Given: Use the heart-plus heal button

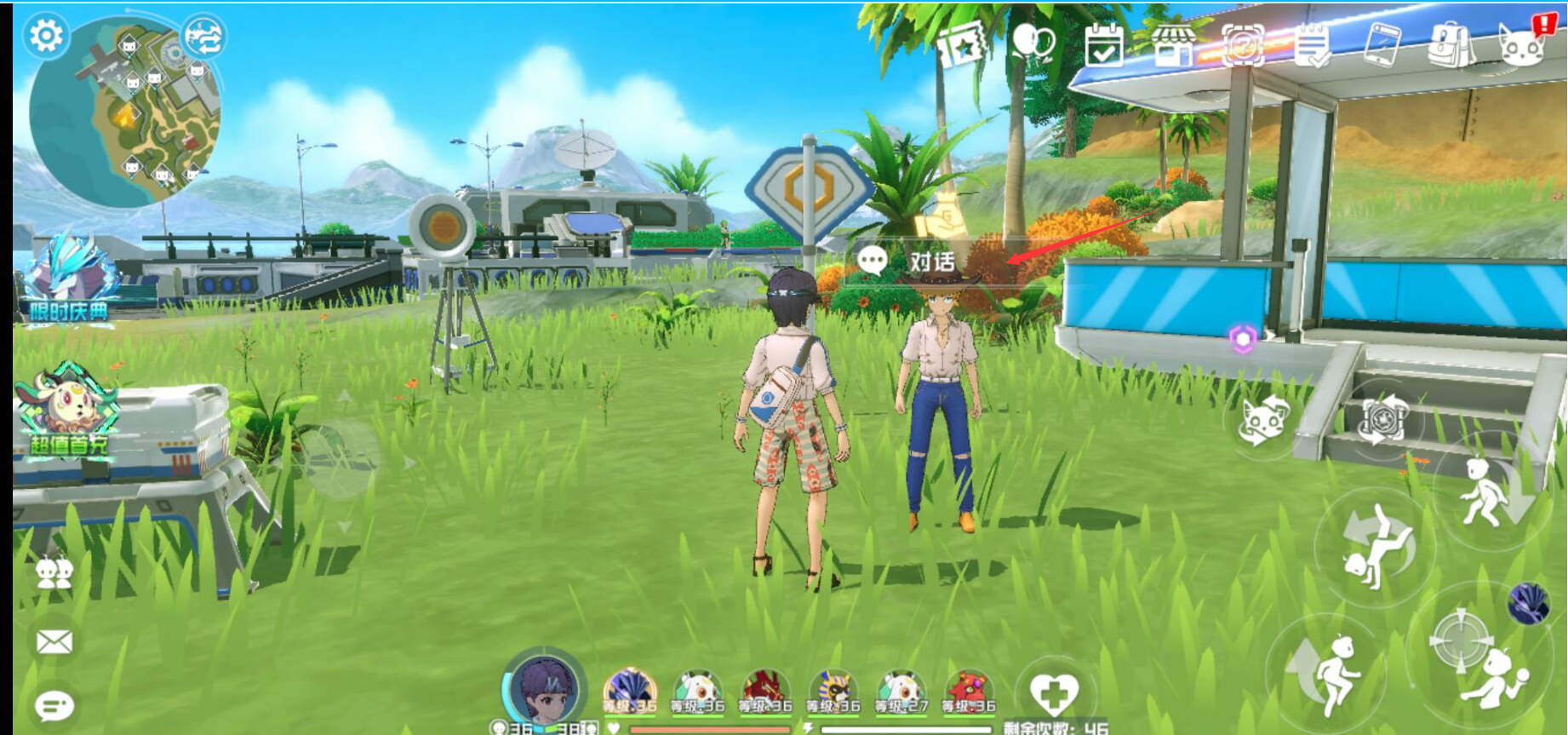Looking at the screenshot, I should (x=1053, y=692).
